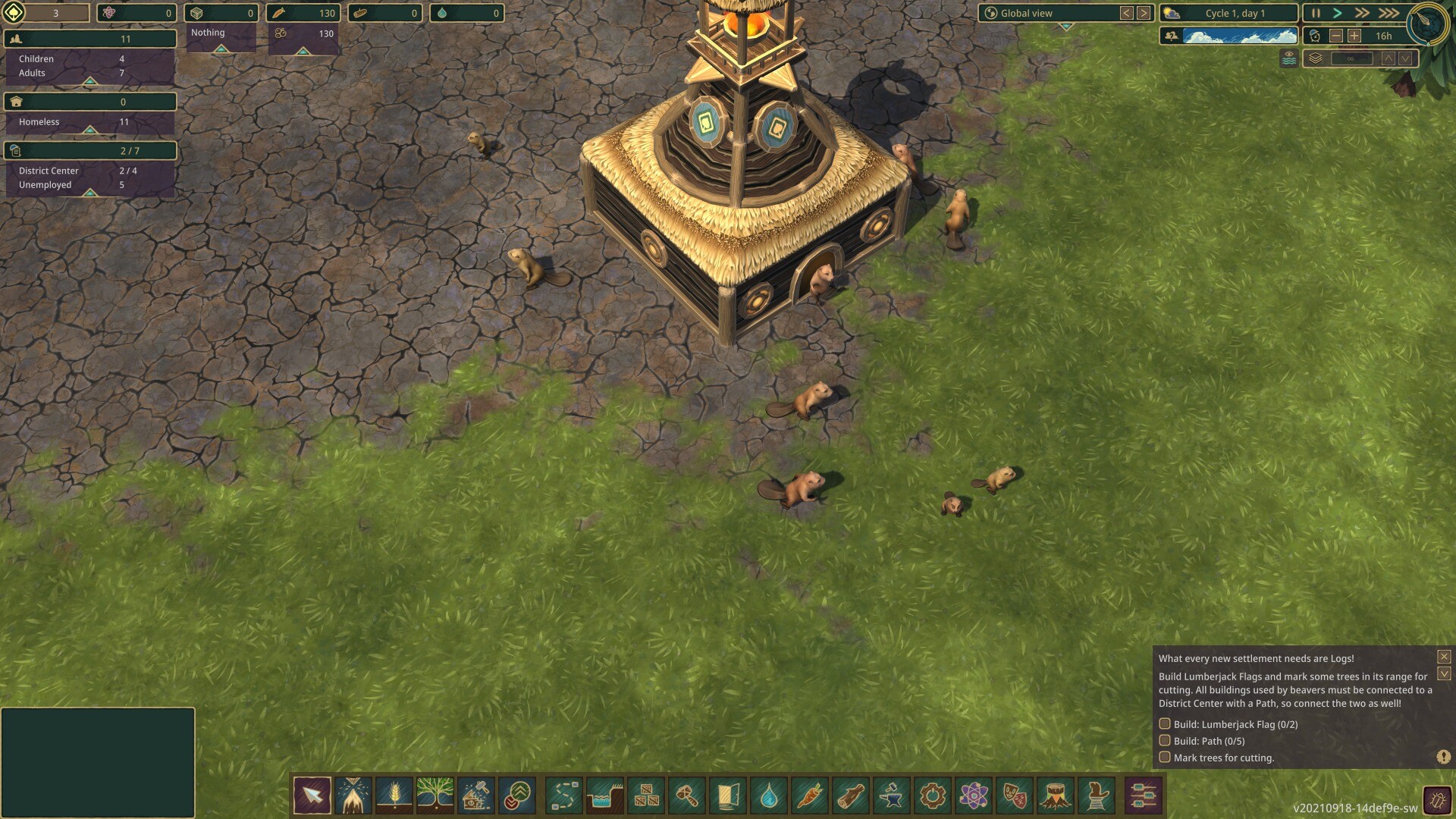Pause the game with the pause button
The width and height of the screenshot is (1456, 819).
[x=1316, y=13]
